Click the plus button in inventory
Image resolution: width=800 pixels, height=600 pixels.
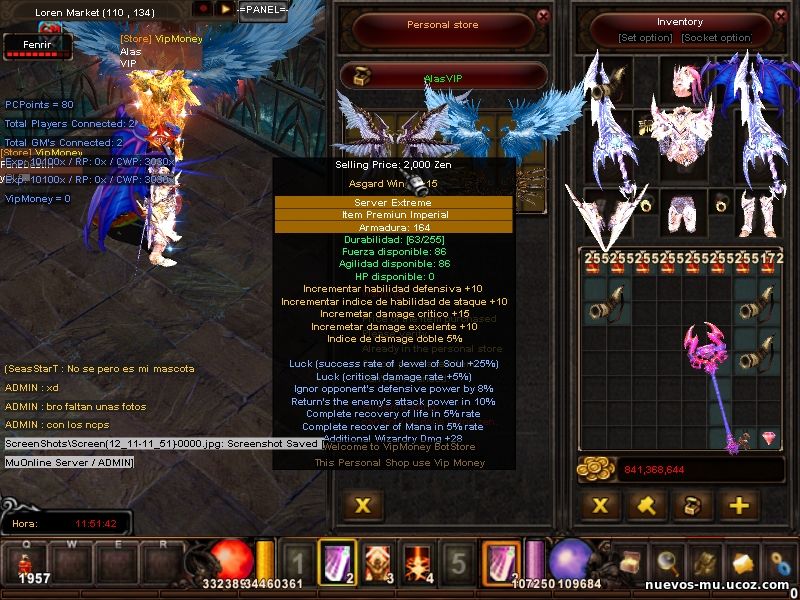[738, 505]
